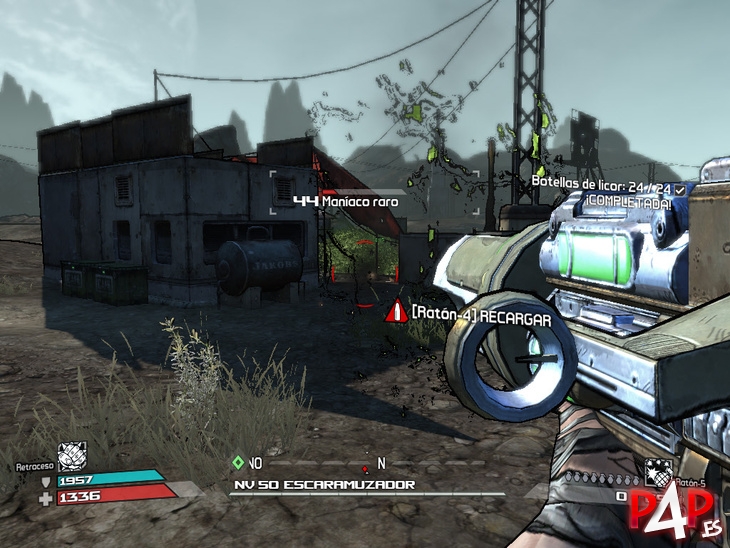Click the red warning triangle icon
This screenshot has width=730, height=548.
pyautogui.click(x=397, y=312)
